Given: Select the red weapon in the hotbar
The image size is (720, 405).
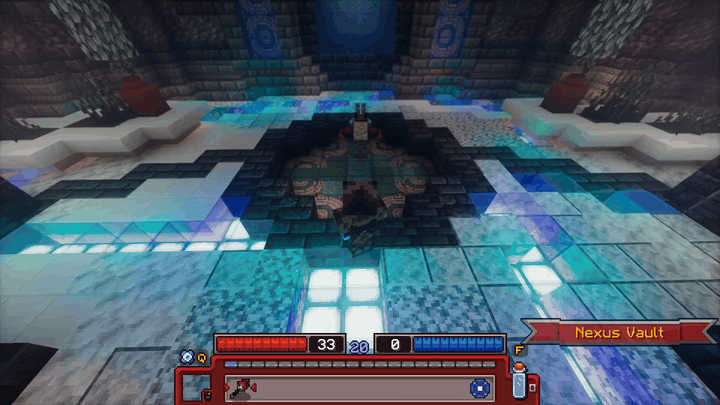Looking at the screenshot, I should (x=243, y=387).
